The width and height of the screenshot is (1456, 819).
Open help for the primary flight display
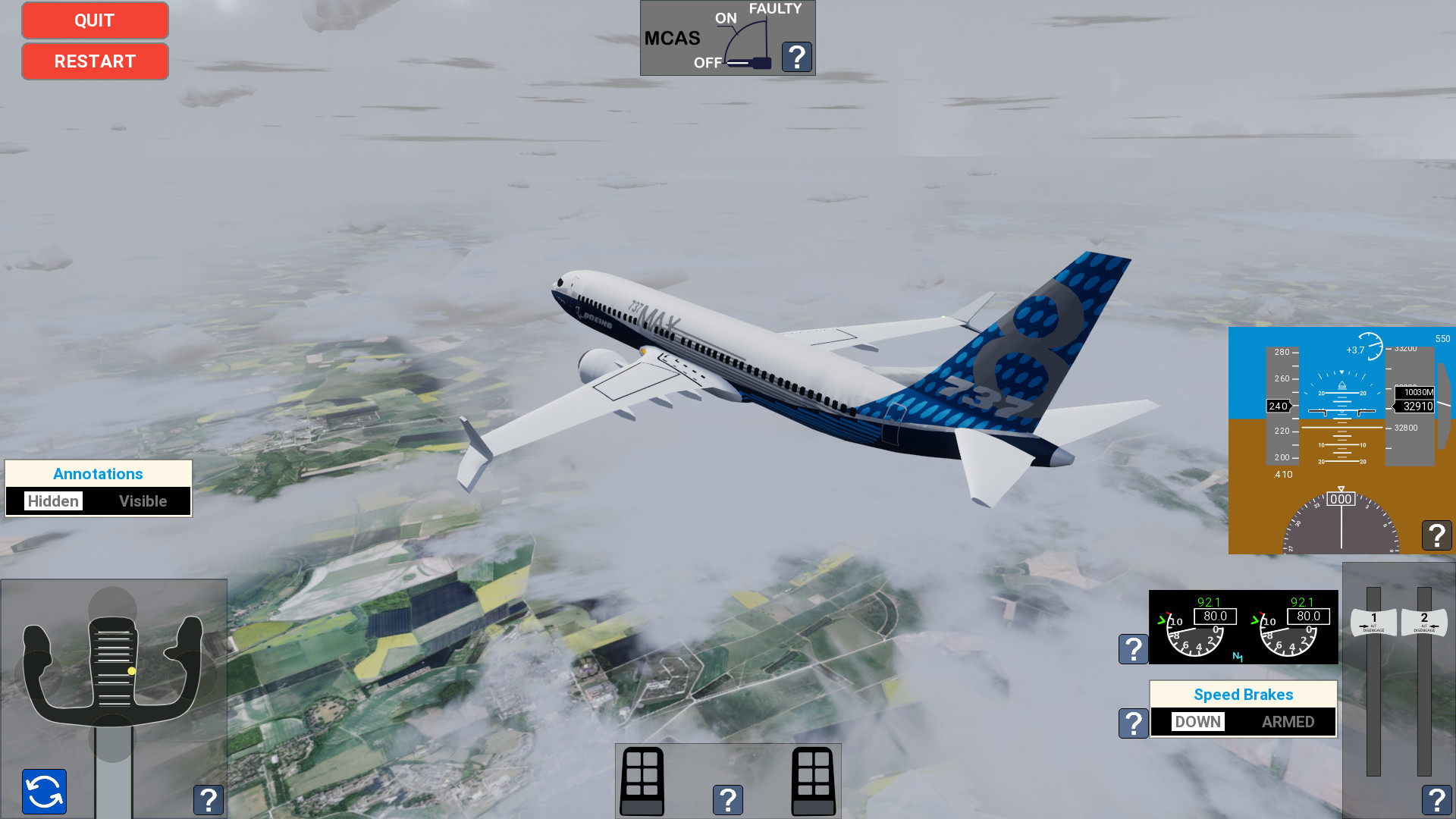tap(1436, 535)
